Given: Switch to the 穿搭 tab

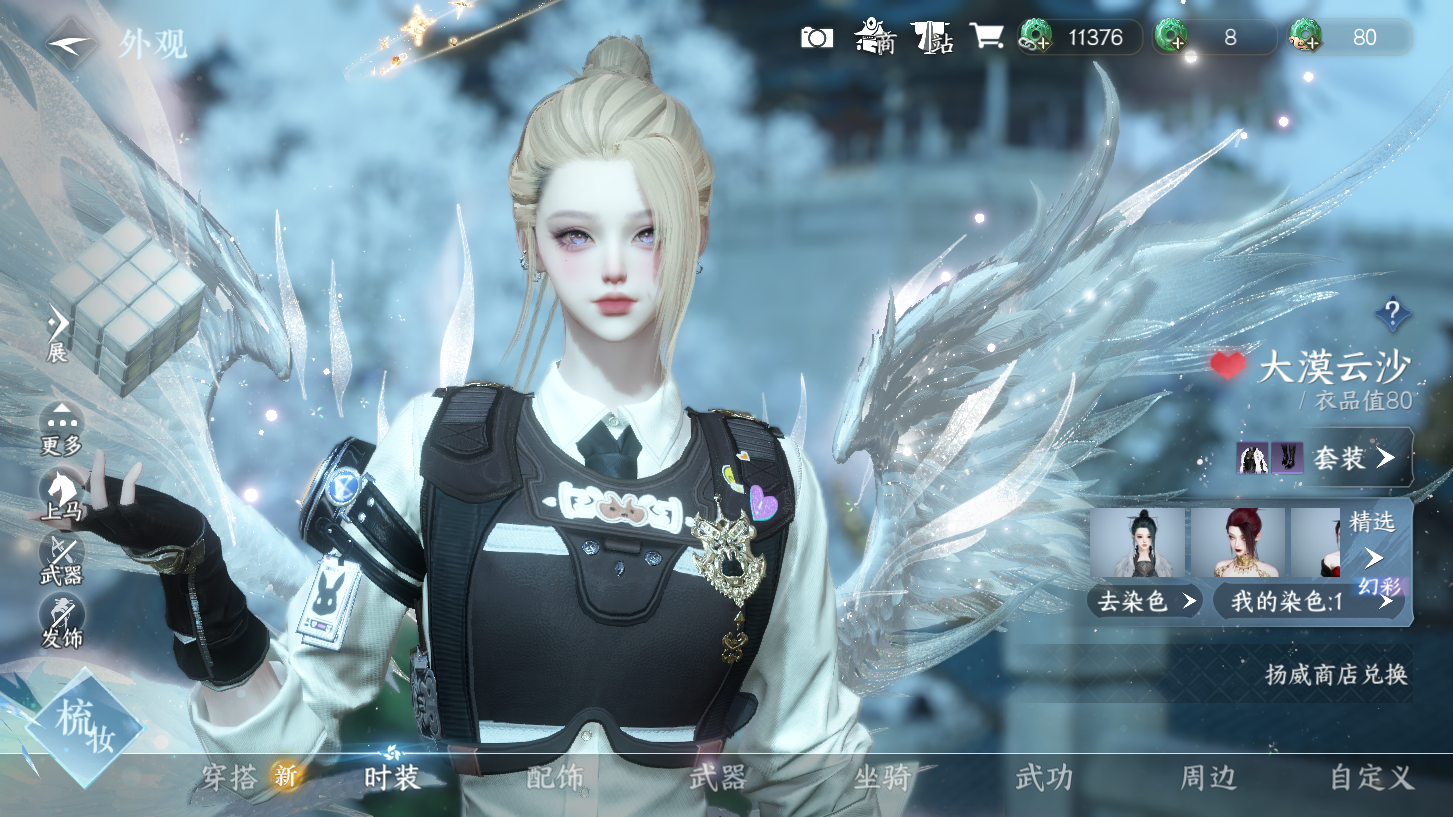Looking at the screenshot, I should tap(231, 777).
